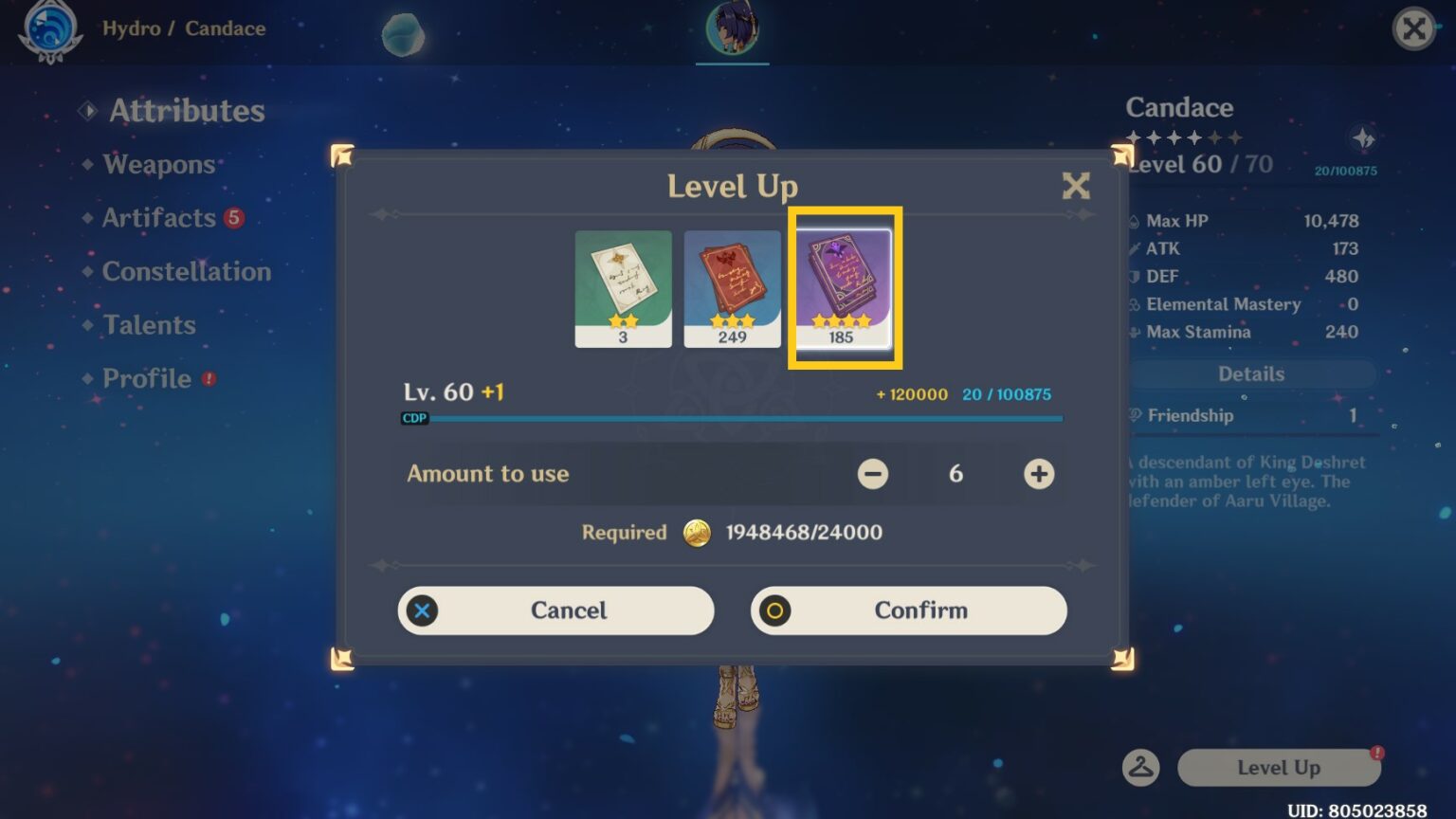Screen dimensions: 1456x819
Task: Open the character Details panel
Action: 1250,373
